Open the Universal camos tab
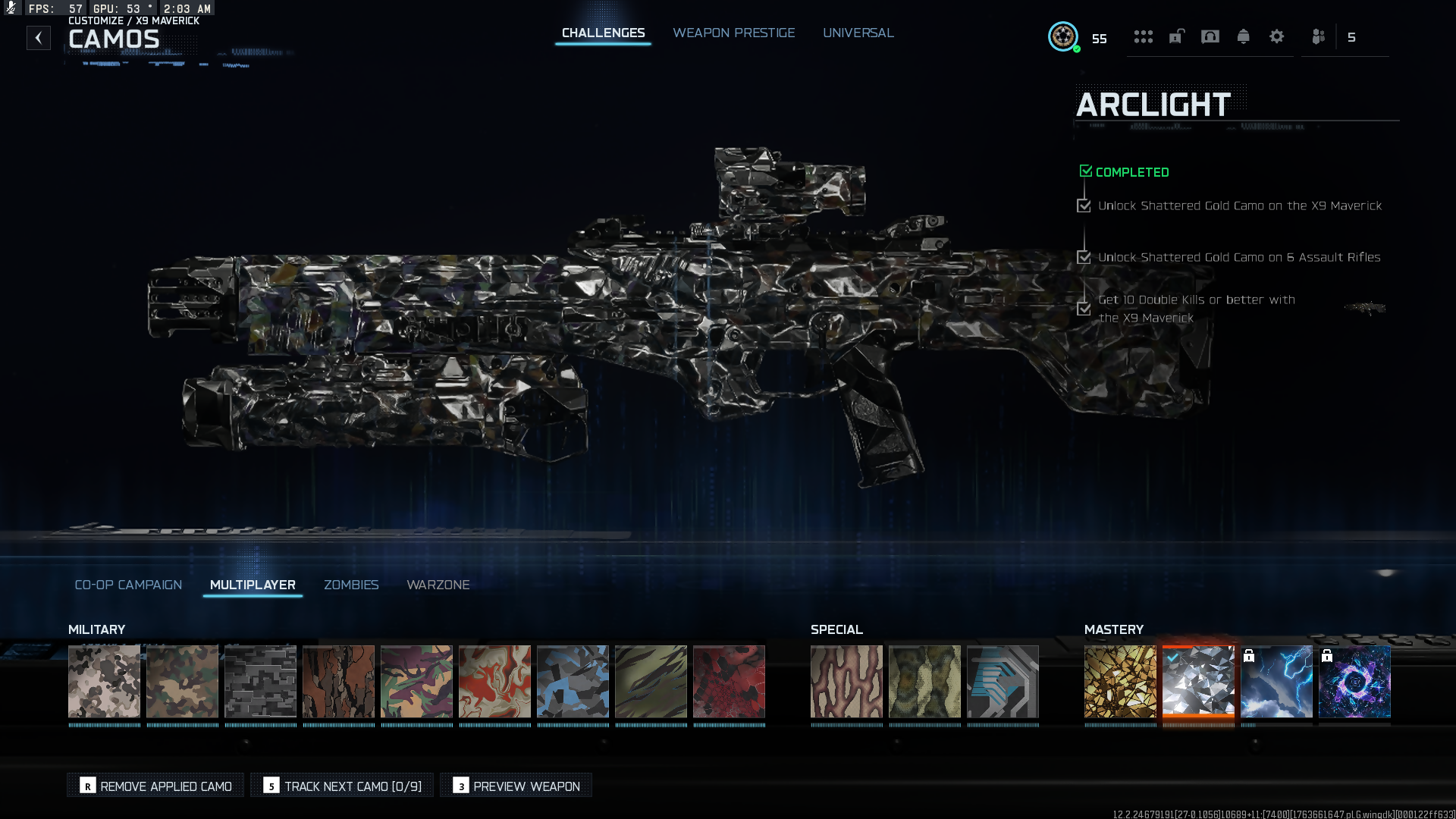The width and height of the screenshot is (1456, 819). [858, 33]
